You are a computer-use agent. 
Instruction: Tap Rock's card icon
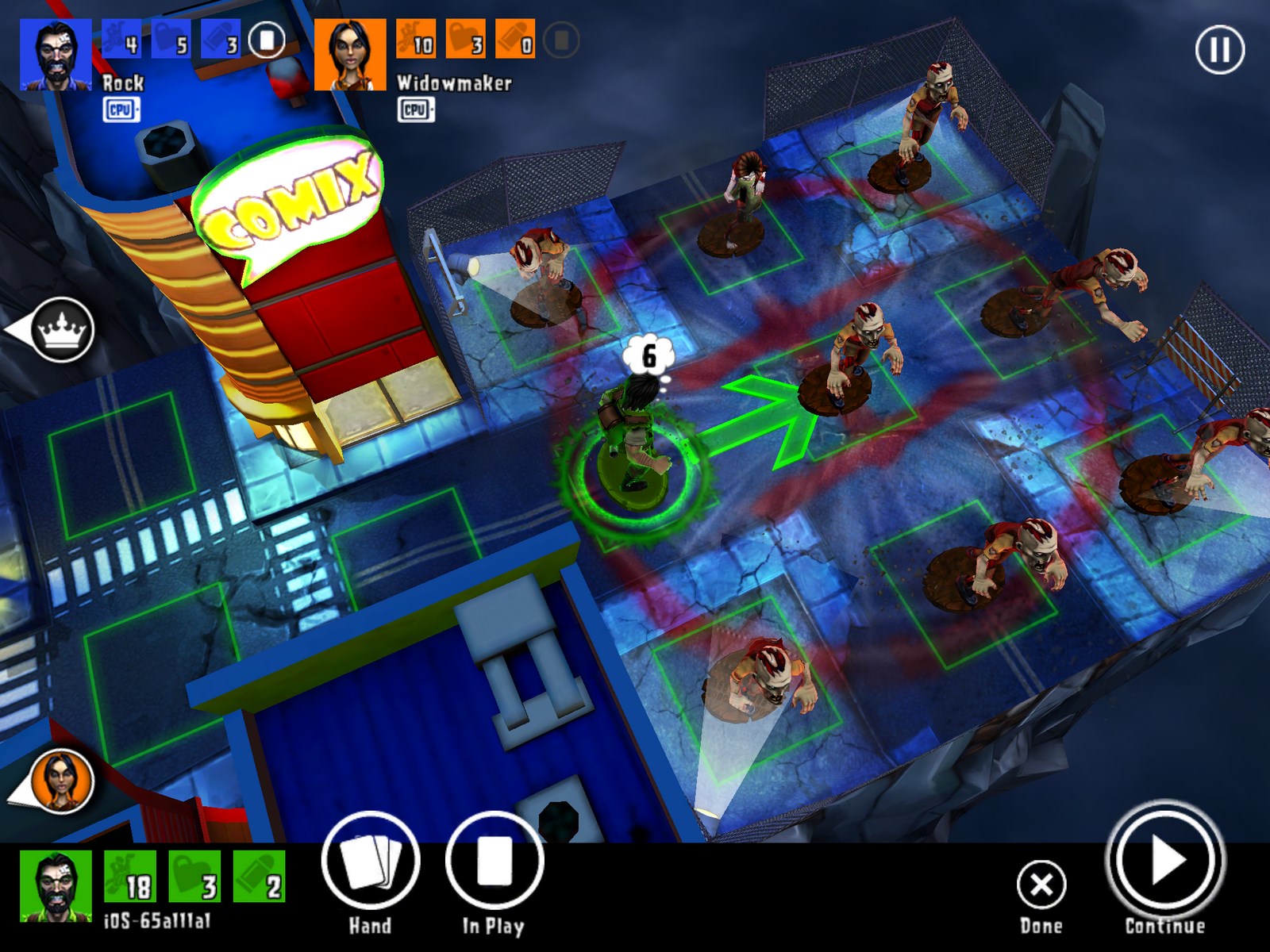[267, 40]
